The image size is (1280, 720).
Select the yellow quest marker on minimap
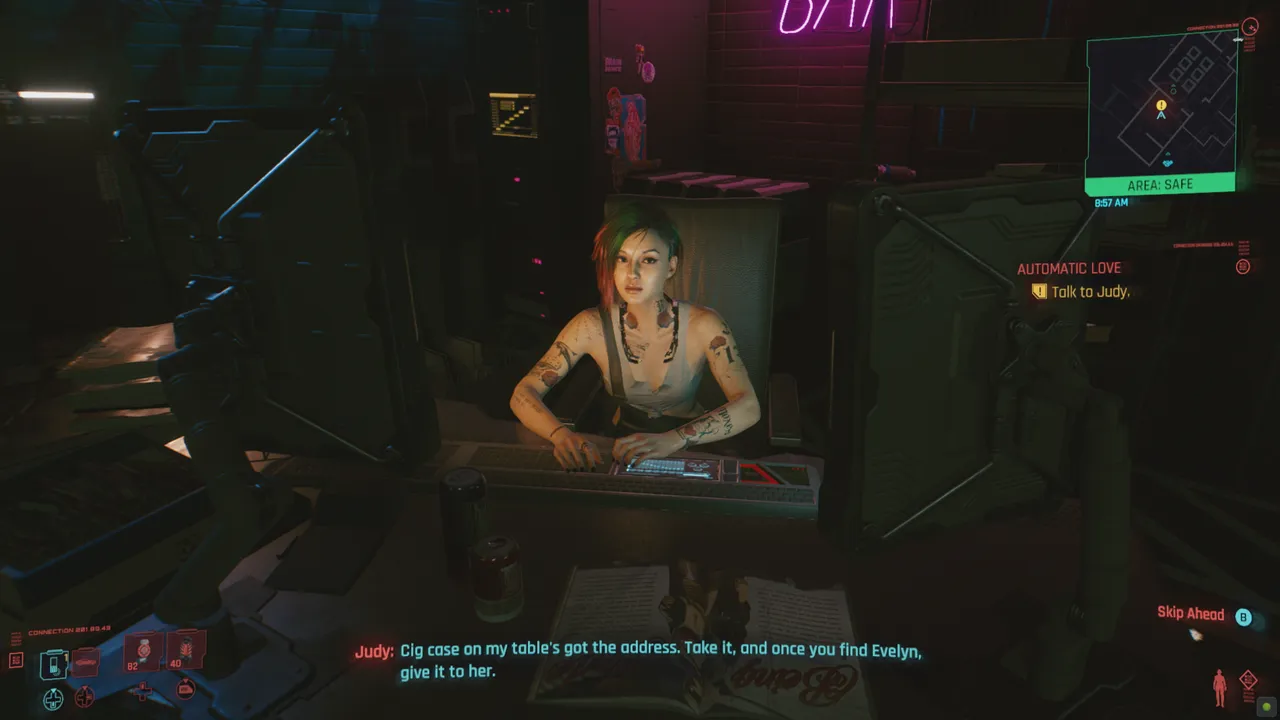1161,104
